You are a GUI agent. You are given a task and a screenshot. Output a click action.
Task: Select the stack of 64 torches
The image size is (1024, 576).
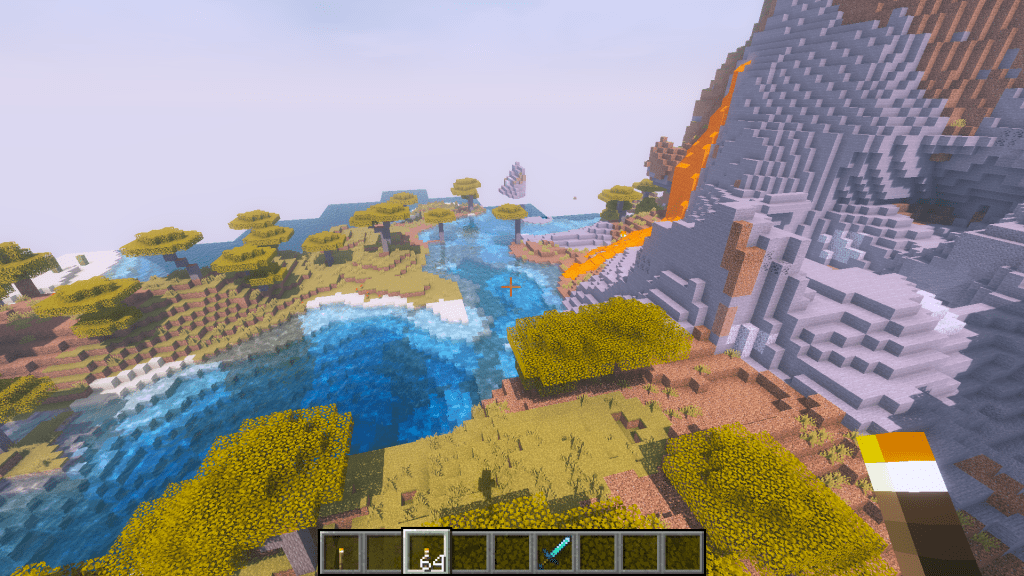(426, 552)
